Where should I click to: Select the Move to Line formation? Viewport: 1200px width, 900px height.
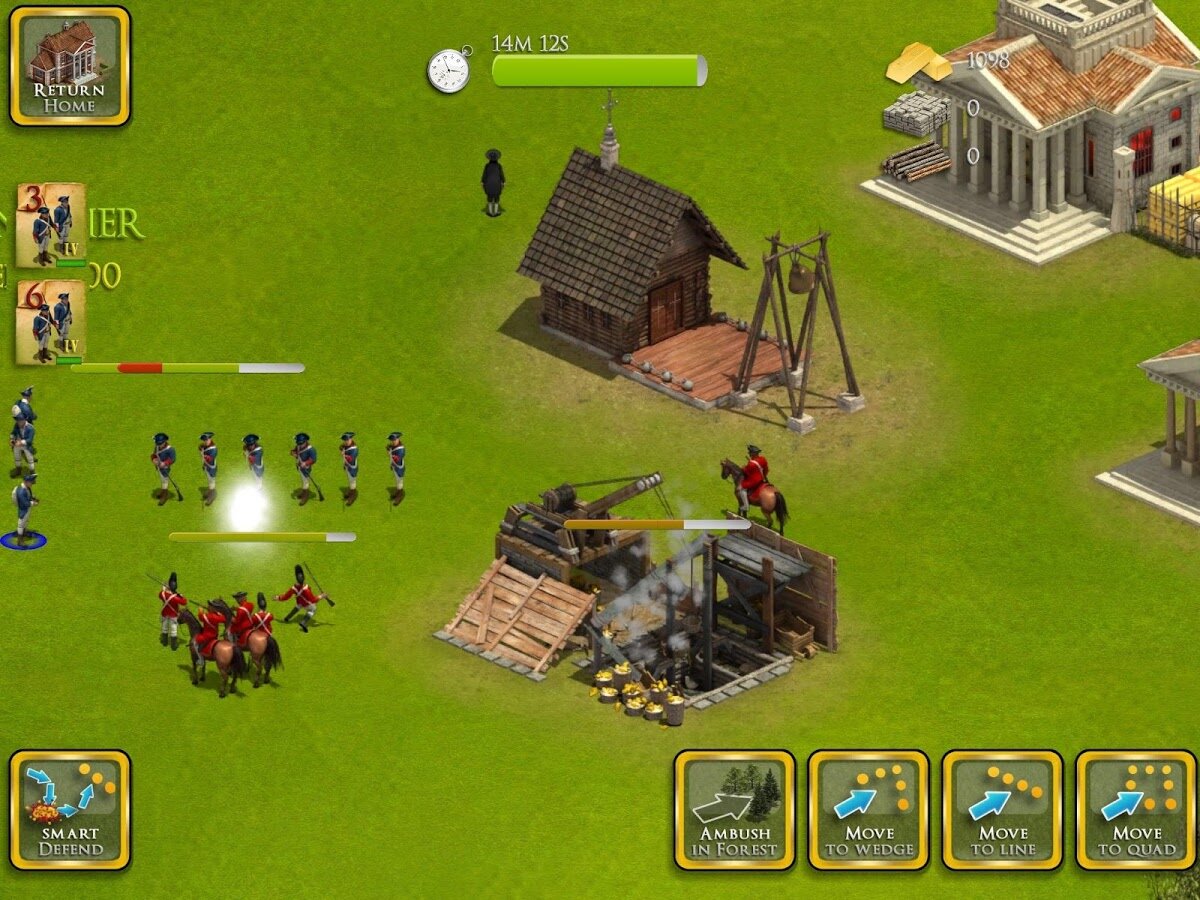[1002, 810]
